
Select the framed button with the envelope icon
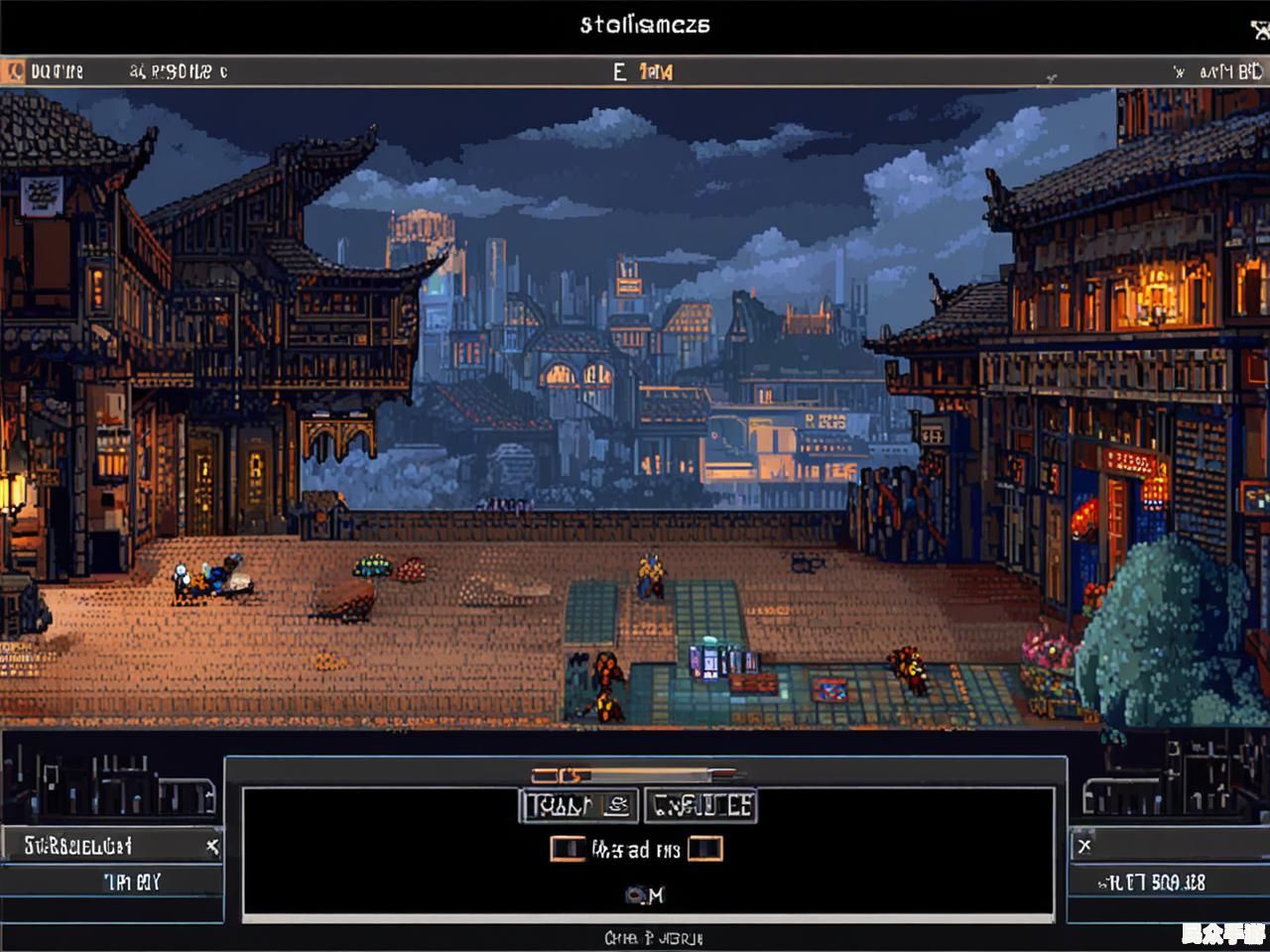click(578, 806)
